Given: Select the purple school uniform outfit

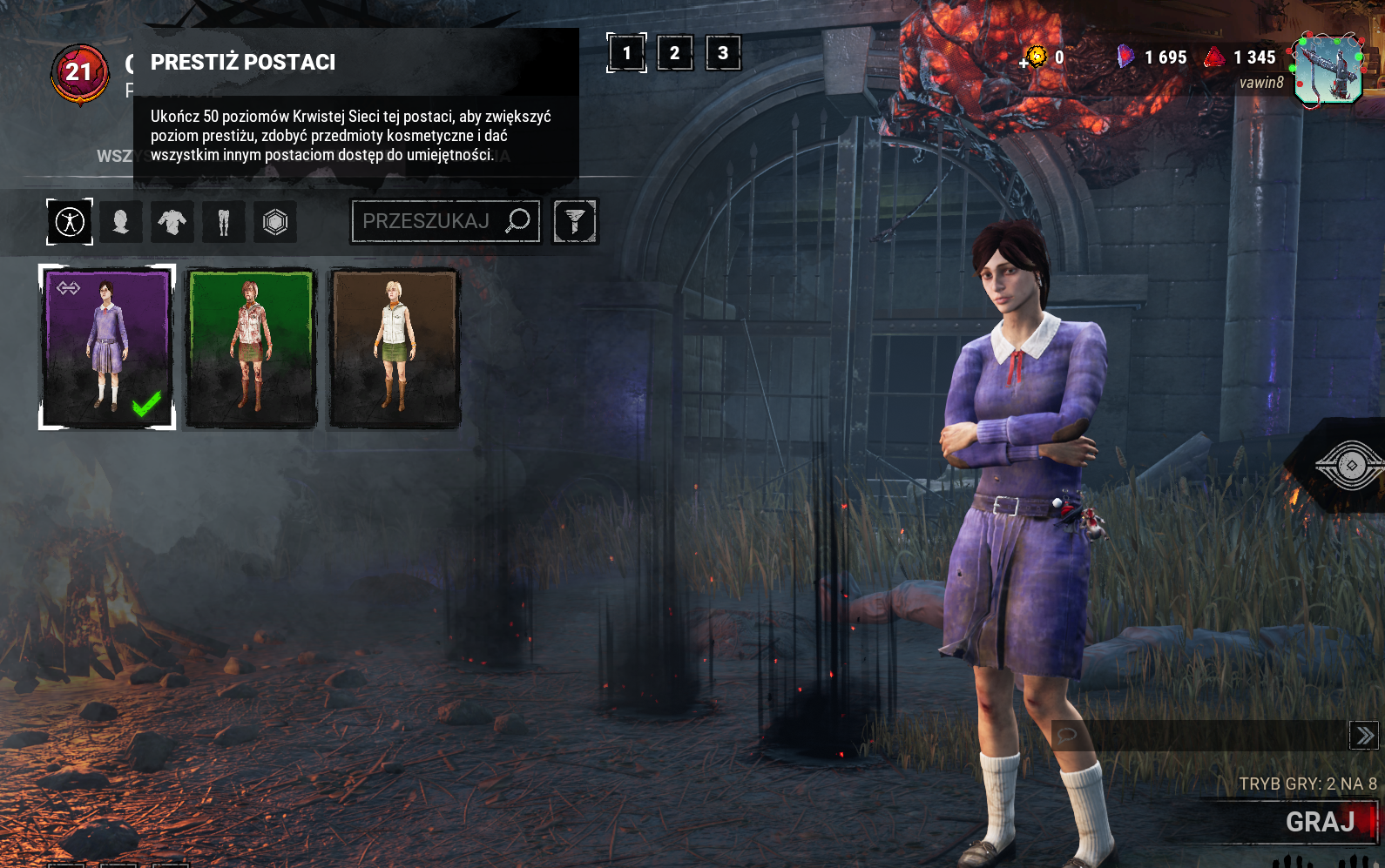Looking at the screenshot, I should pos(107,347).
